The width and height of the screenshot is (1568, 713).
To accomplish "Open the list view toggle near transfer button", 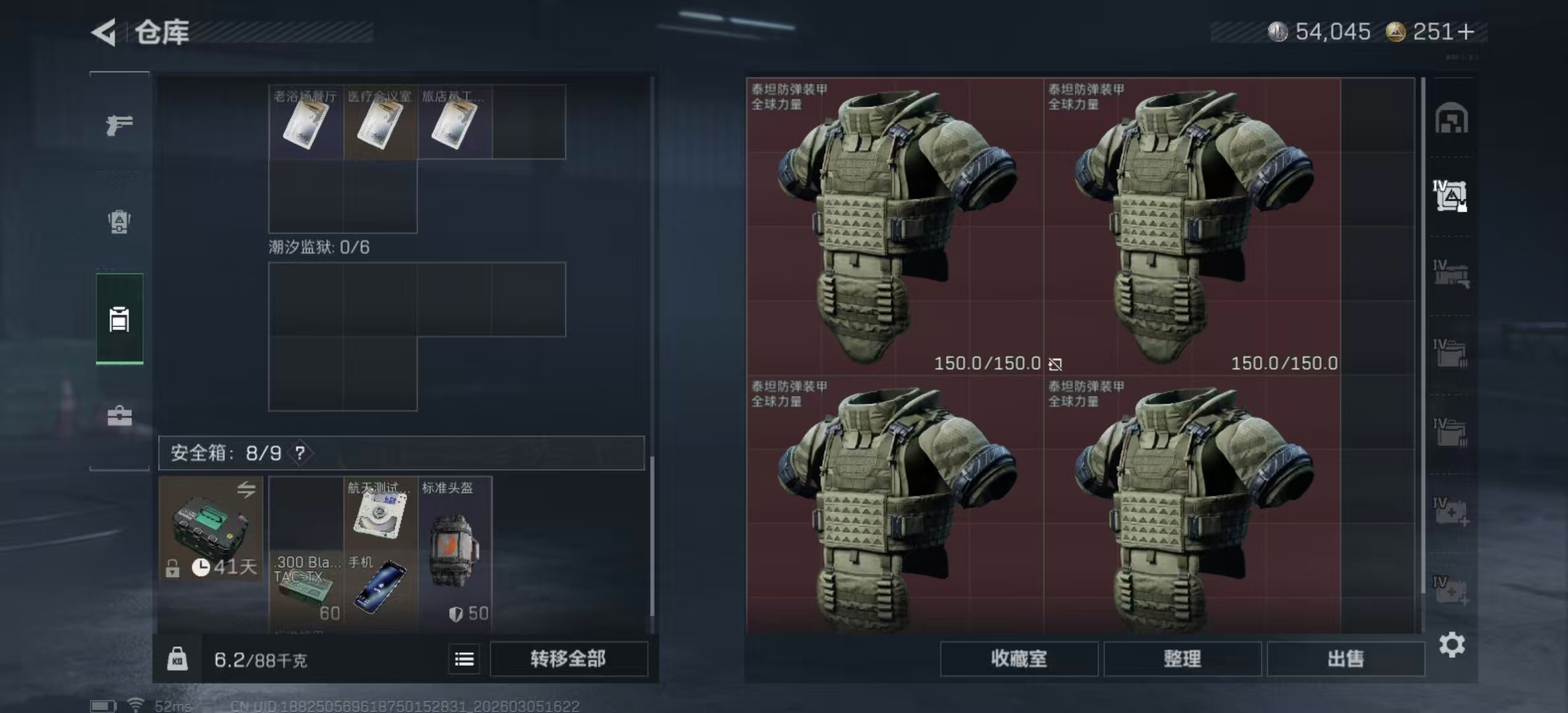I will 464,659.
